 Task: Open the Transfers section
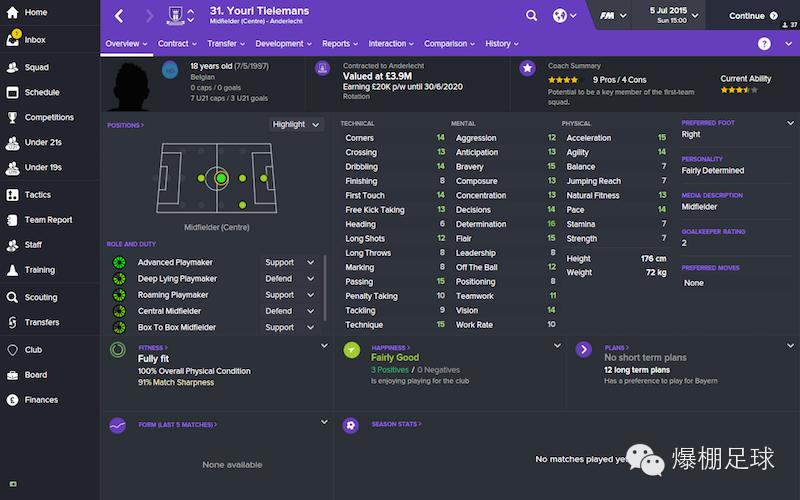coord(41,322)
